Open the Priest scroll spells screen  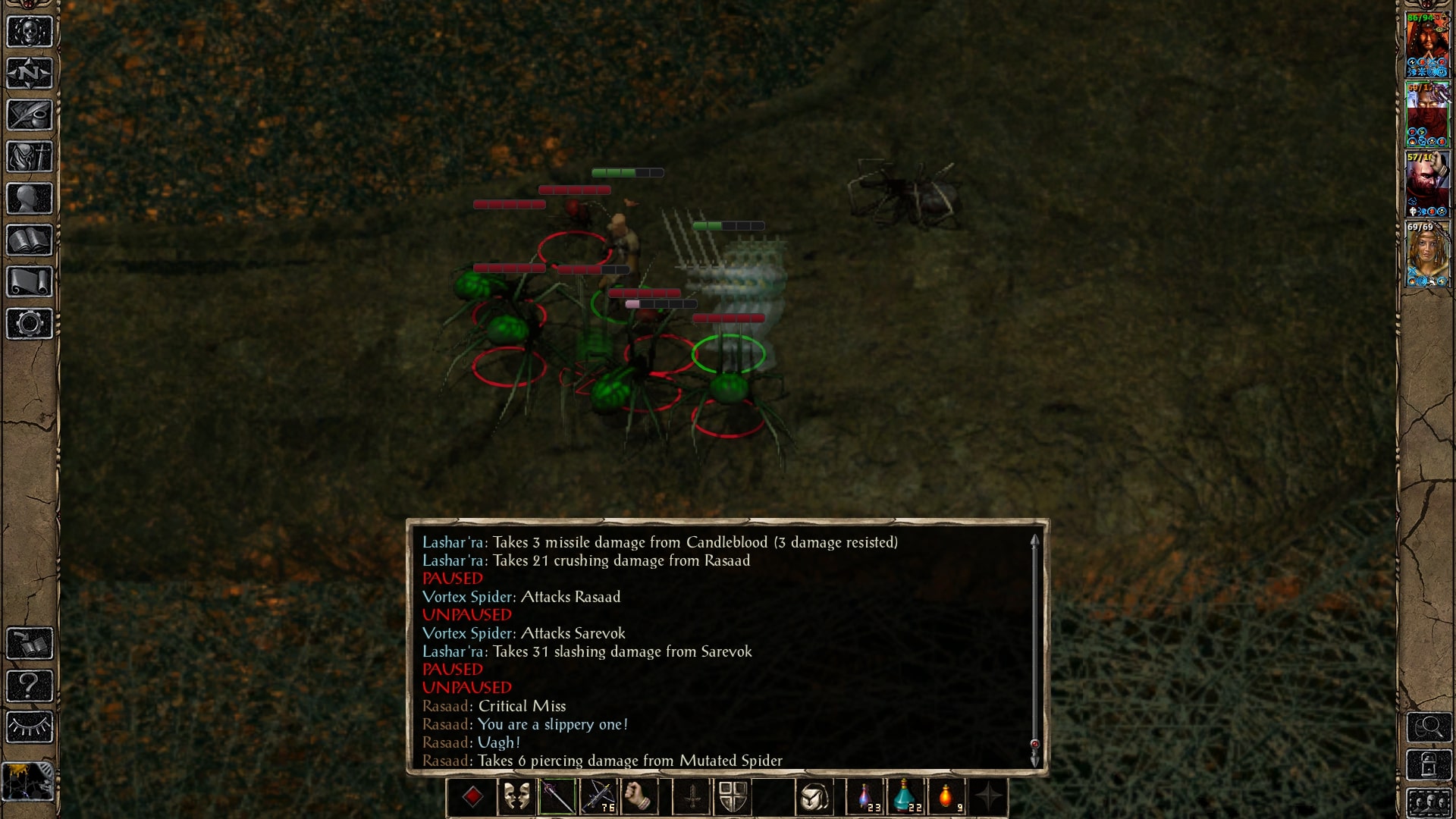coord(30,282)
